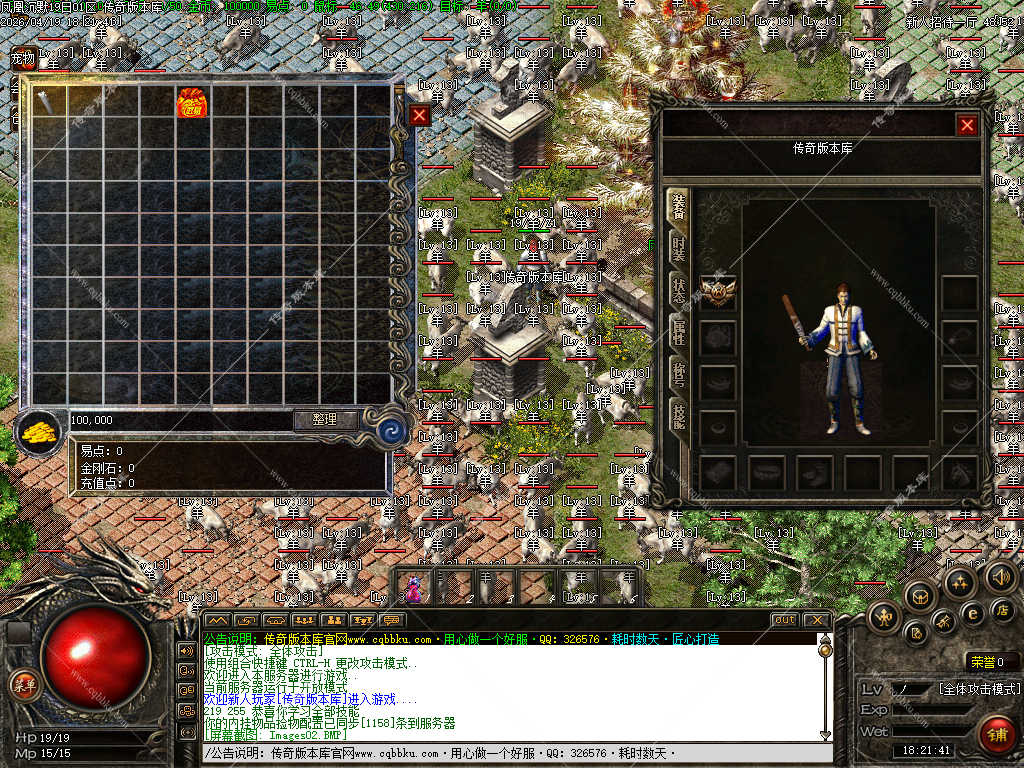This screenshot has width=1024, height=768.
Task: Open the treasure chest bag icon
Action: (x=919, y=597)
